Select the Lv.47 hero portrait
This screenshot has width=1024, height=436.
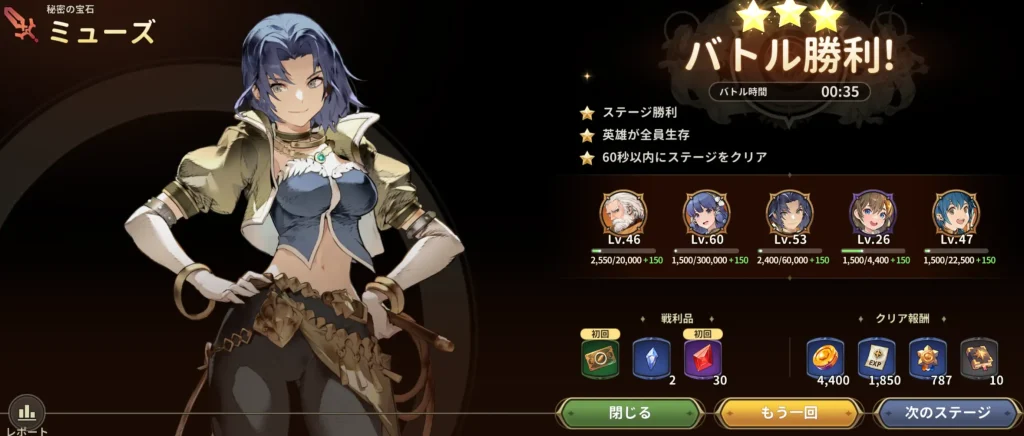tap(956, 214)
